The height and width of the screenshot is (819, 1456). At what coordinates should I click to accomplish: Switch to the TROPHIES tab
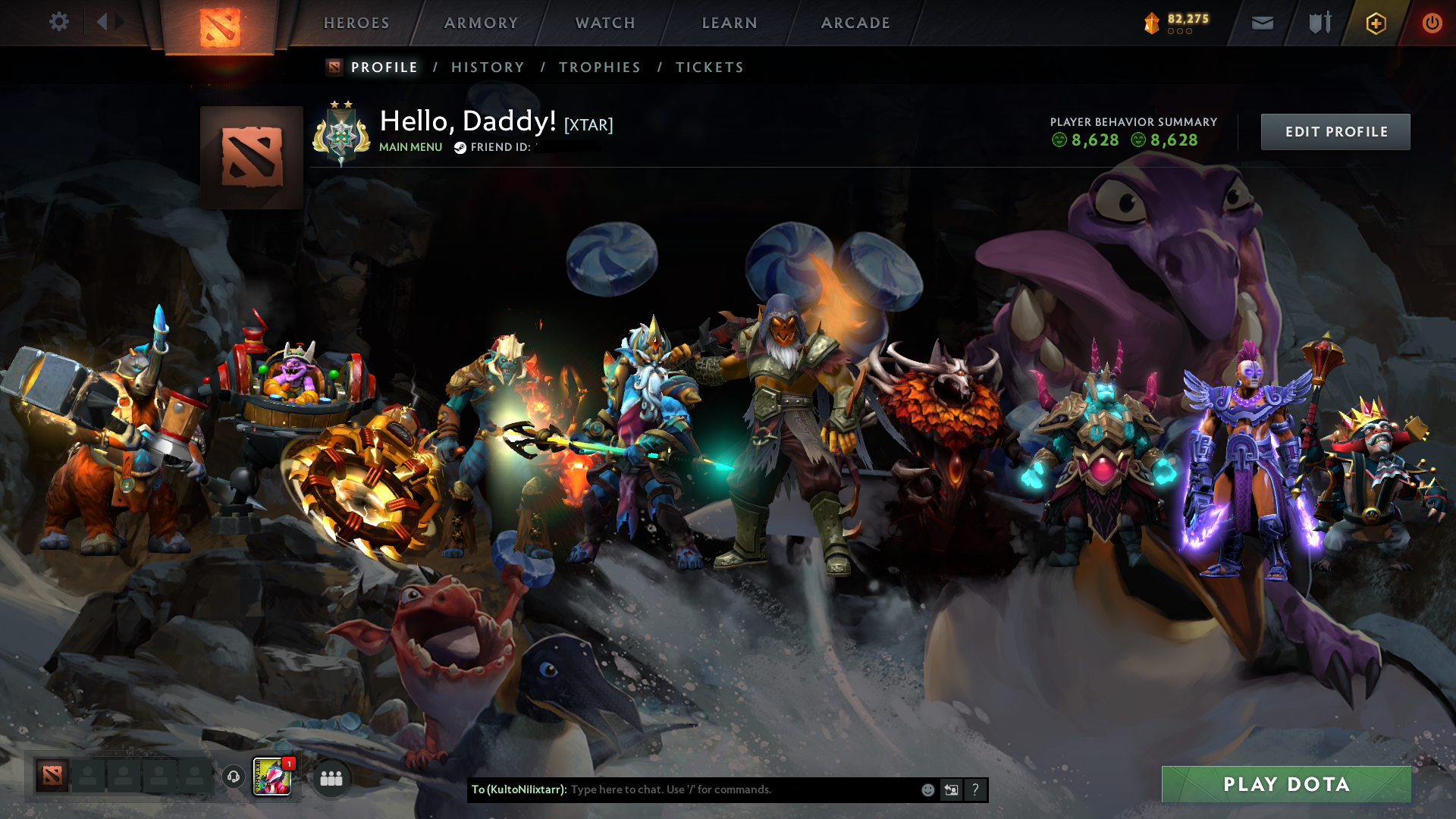point(599,67)
